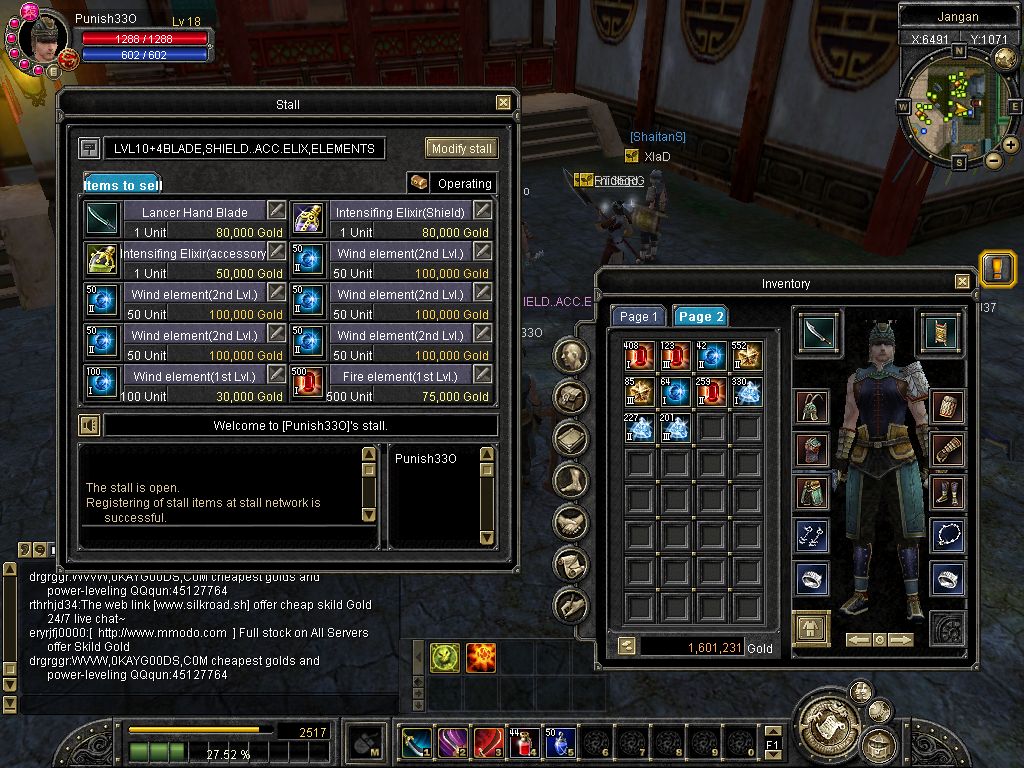Use the blue mana potion hotbar slot
This screenshot has width=1024, height=768.
(x=559, y=742)
